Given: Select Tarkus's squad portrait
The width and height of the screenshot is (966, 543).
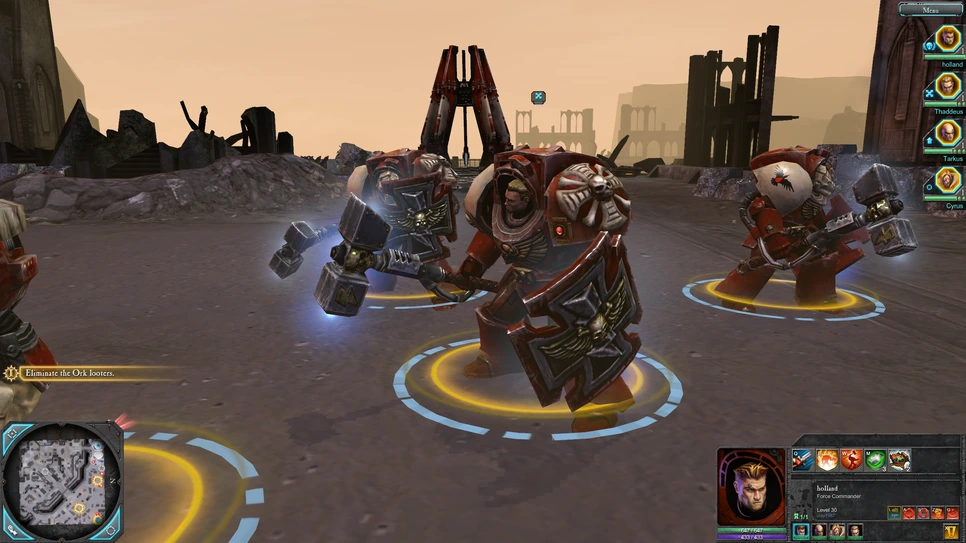Looking at the screenshot, I should pyautogui.click(x=948, y=133).
